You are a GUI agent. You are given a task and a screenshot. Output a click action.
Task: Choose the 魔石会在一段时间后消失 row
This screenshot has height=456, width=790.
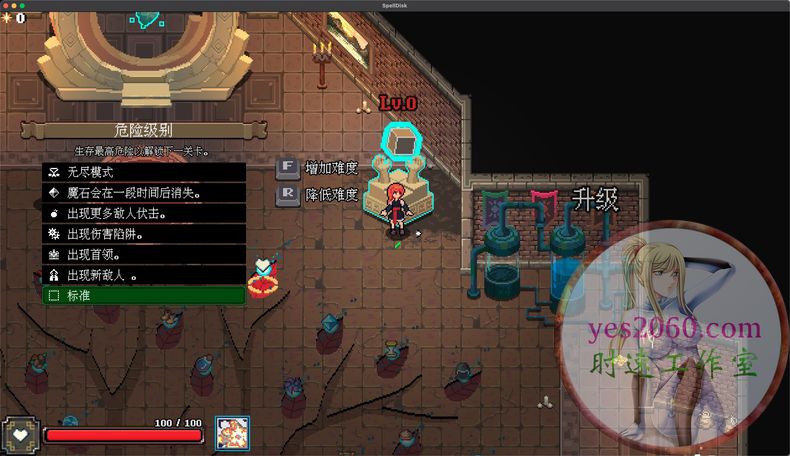[143, 193]
